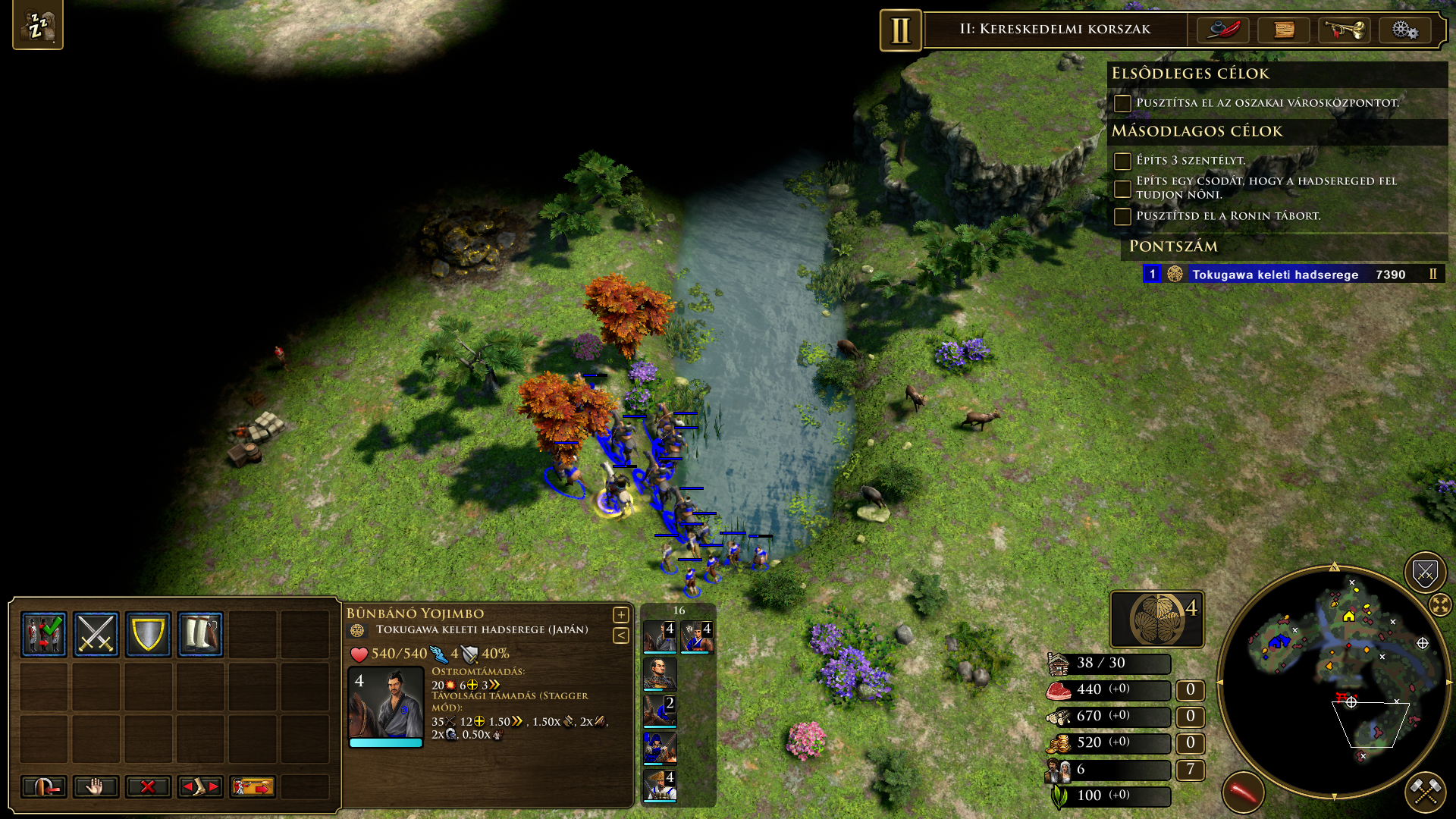Click the trumpet icon in top bar

1344,30
